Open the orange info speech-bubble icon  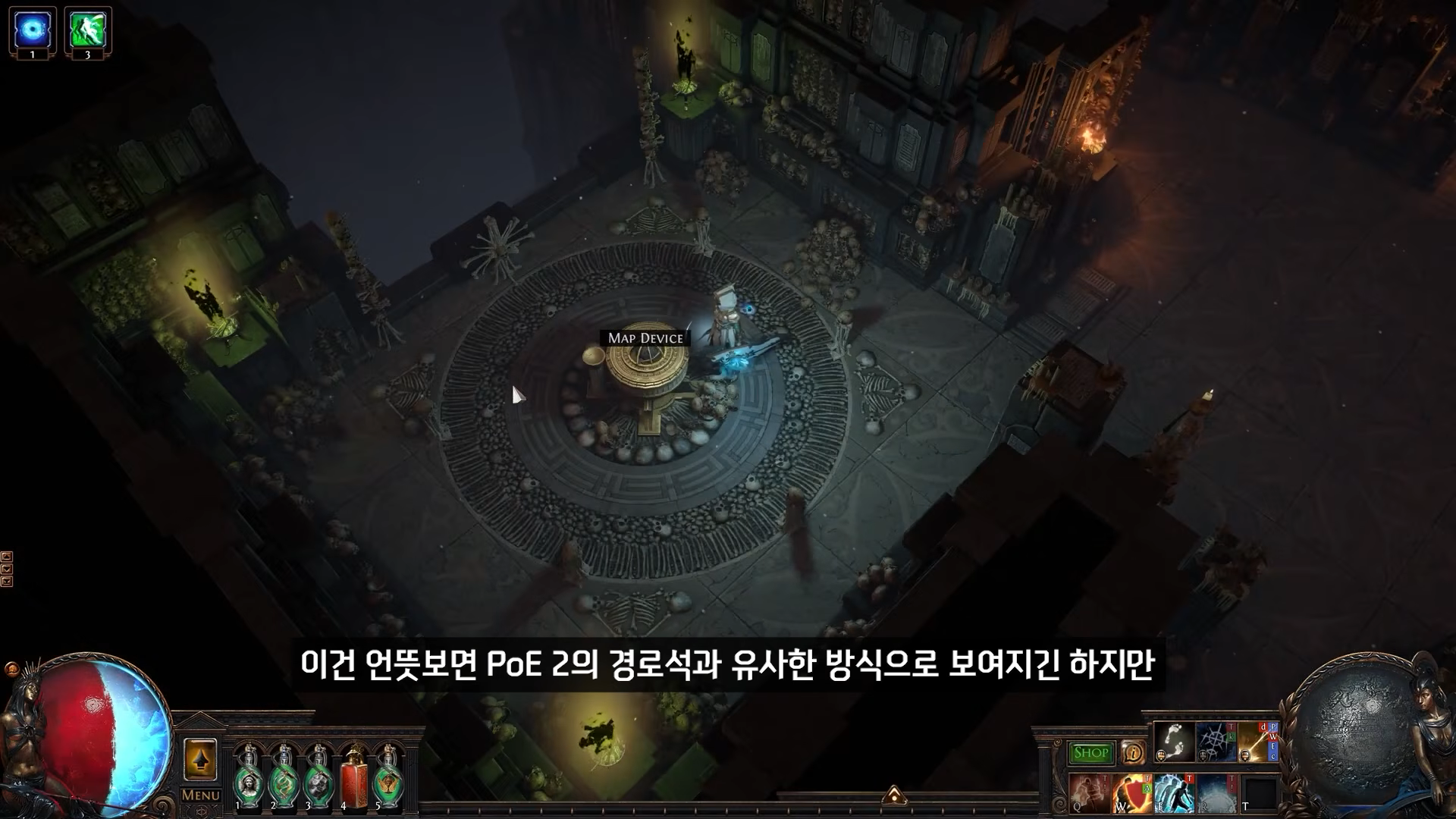pyautogui.click(x=1132, y=753)
